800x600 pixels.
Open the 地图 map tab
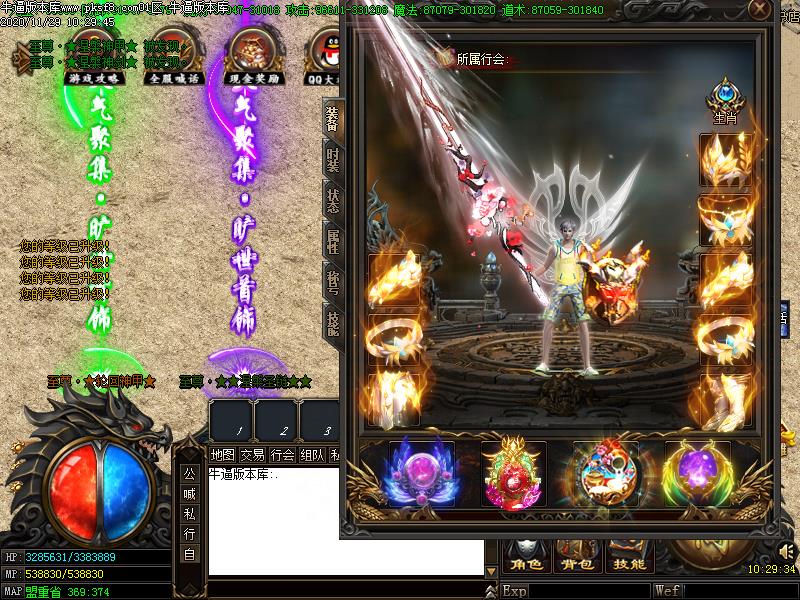(222, 455)
